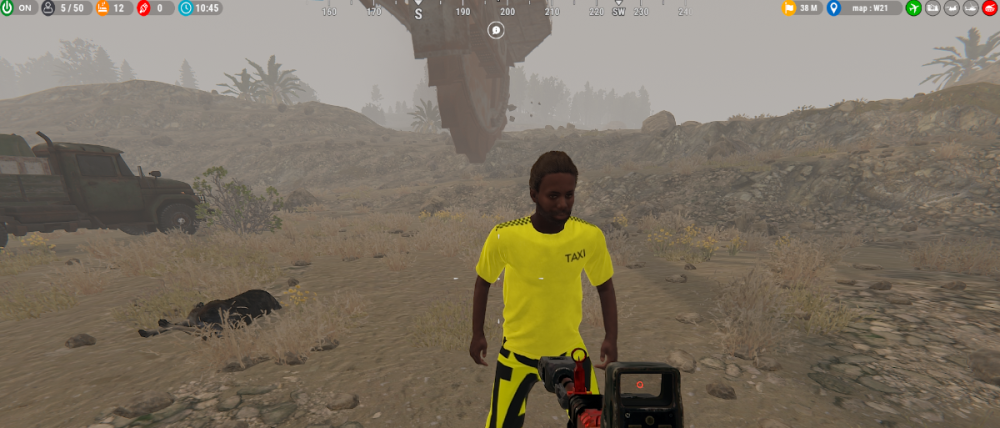
Task: Select the red rocket icon
Action: (144, 8)
